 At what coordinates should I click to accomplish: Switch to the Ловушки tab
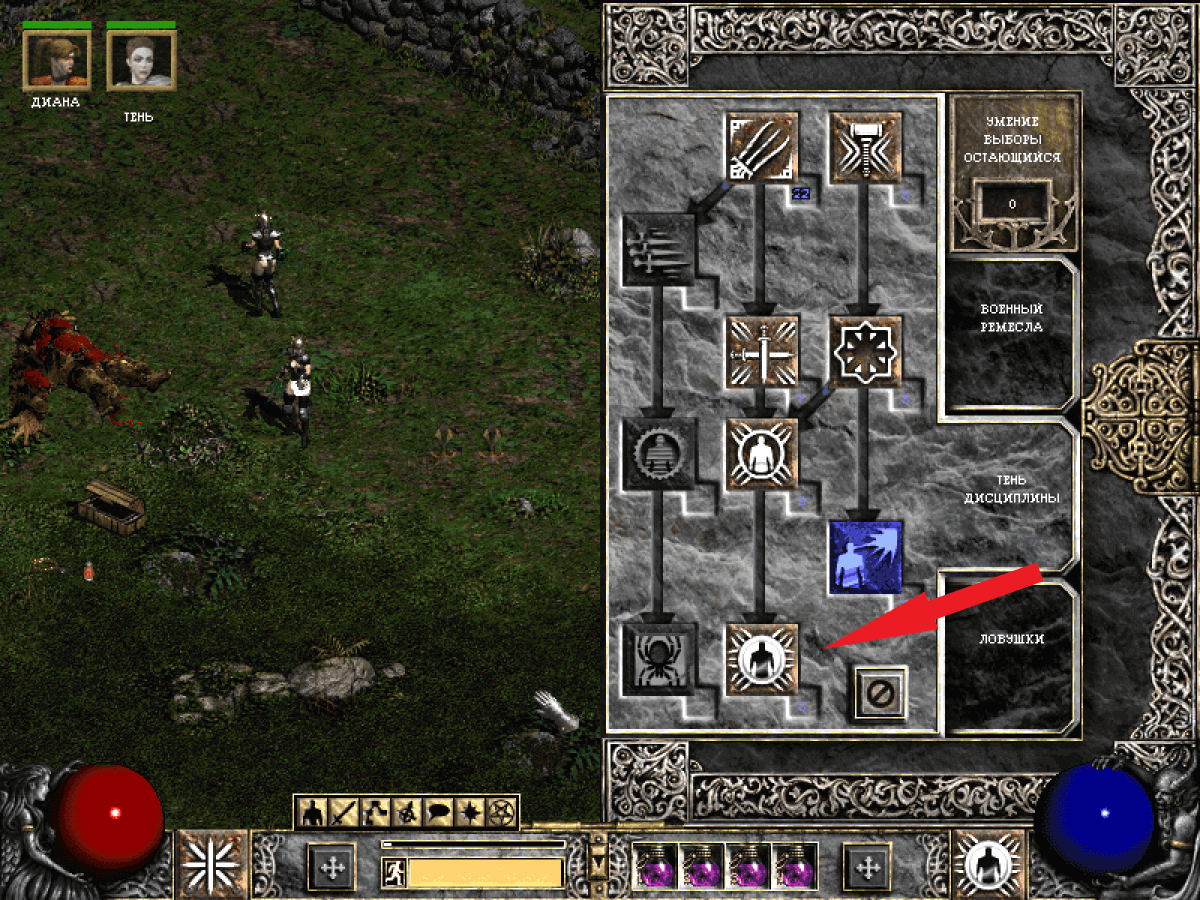point(1010,640)
